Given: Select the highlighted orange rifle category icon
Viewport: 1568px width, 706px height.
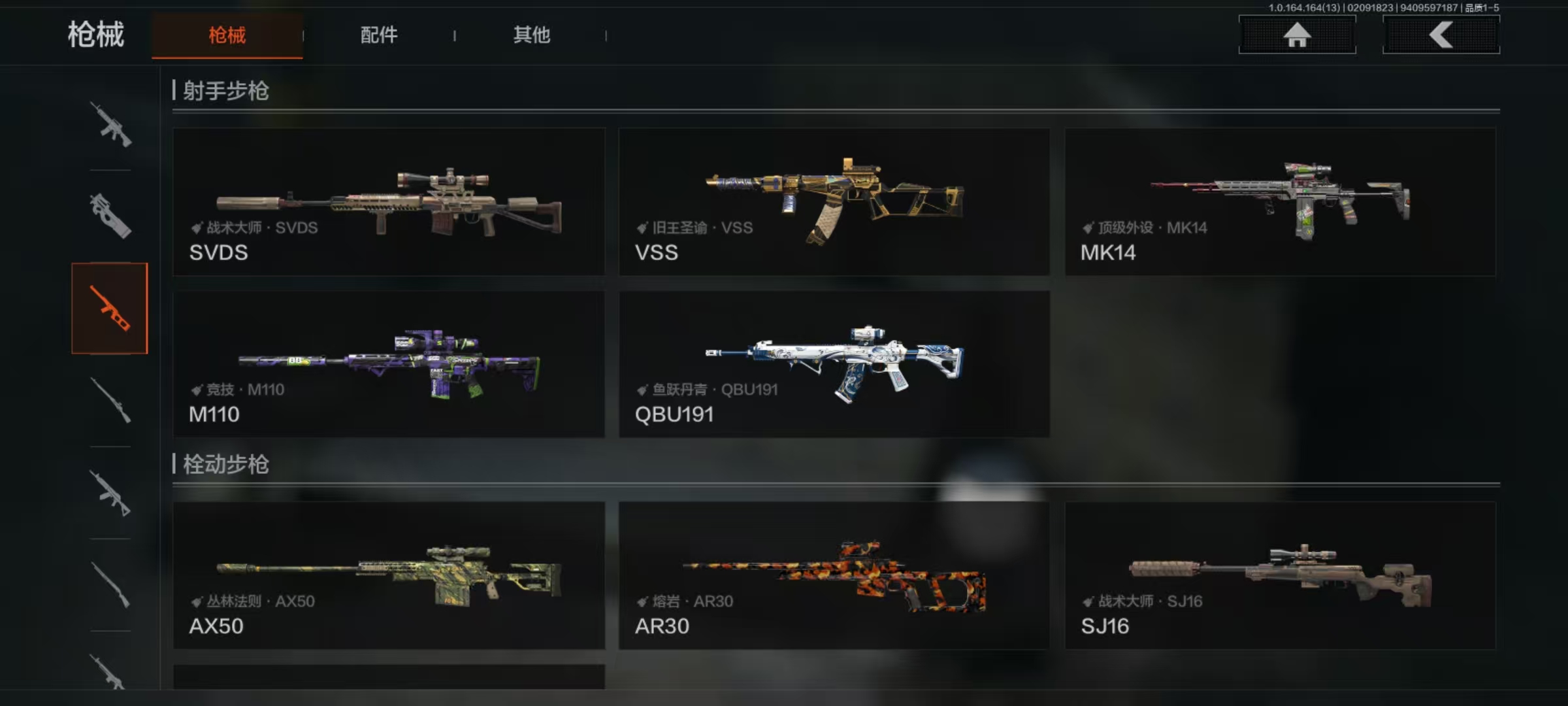Looking at the screenshot, I should [x=110, y=309].
